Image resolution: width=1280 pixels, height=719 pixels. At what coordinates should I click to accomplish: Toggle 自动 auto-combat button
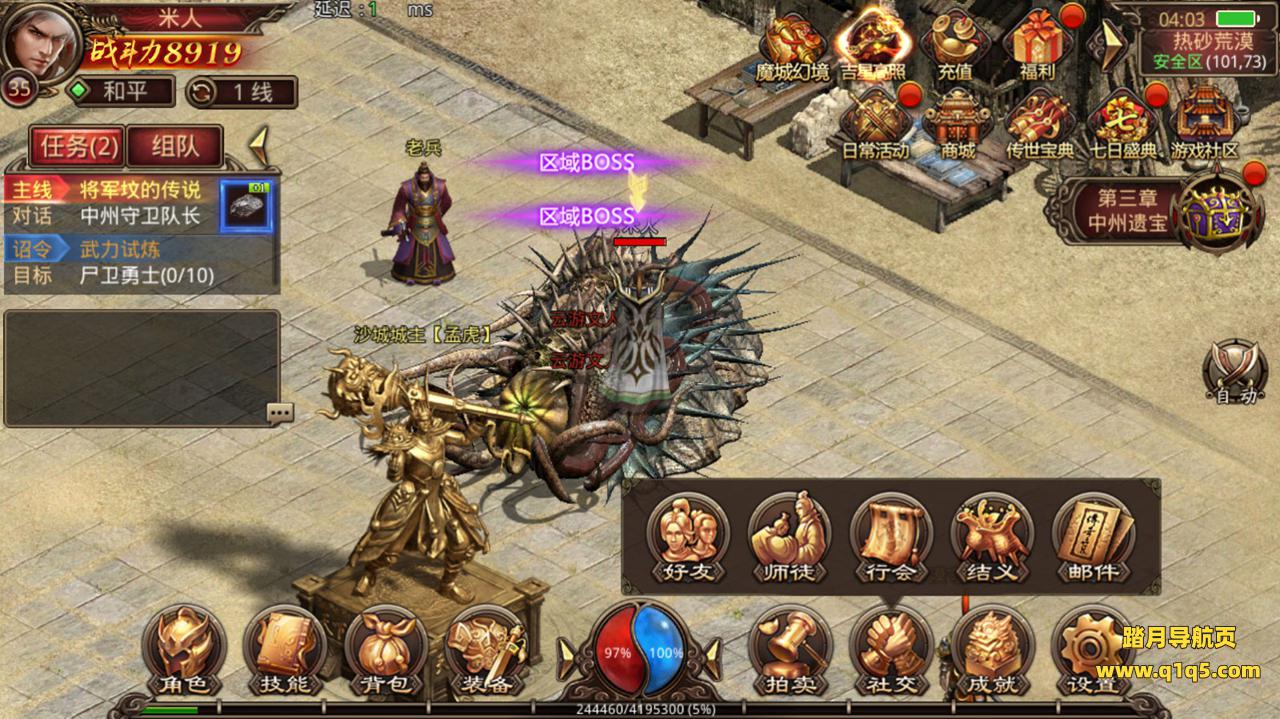coord(1235,373)
